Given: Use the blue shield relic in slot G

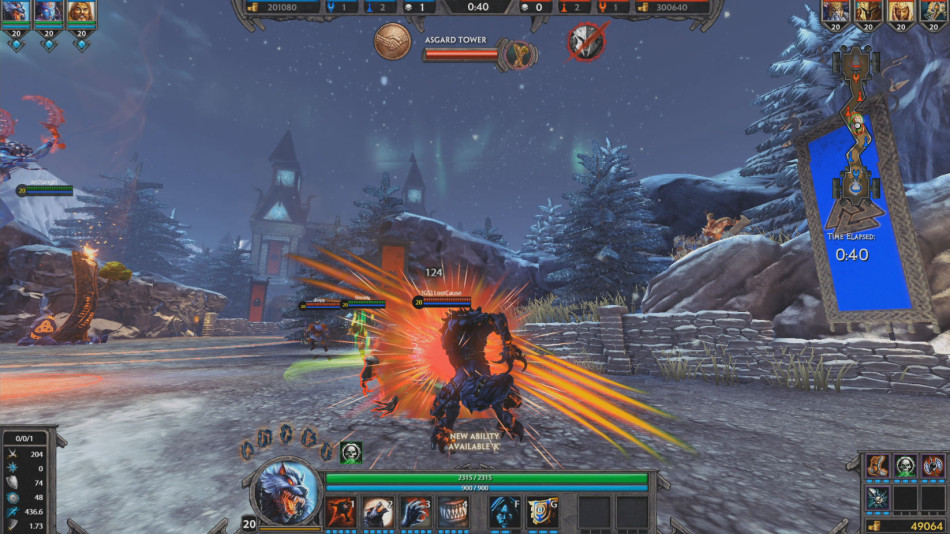Looking at the screenshot, I should [x=542, y=512].
